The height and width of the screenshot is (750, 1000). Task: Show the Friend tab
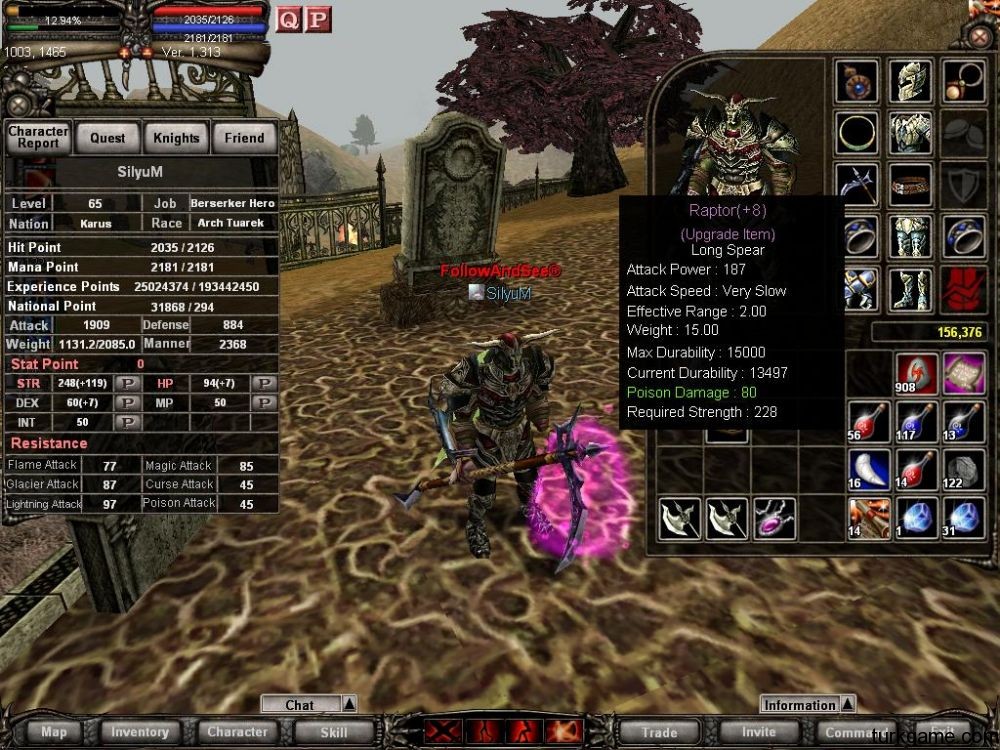point(244,138)
